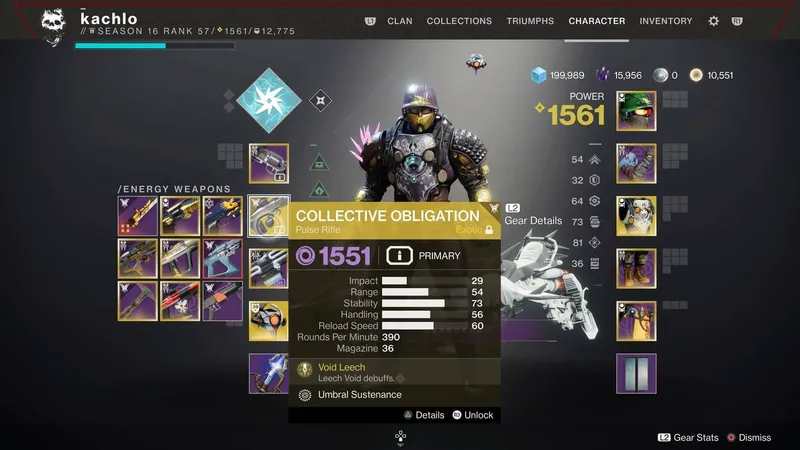This screenshot has width=800, height=450.
Task: Select the equipped kinetic hand cannon slot
Action: [268, 163]
